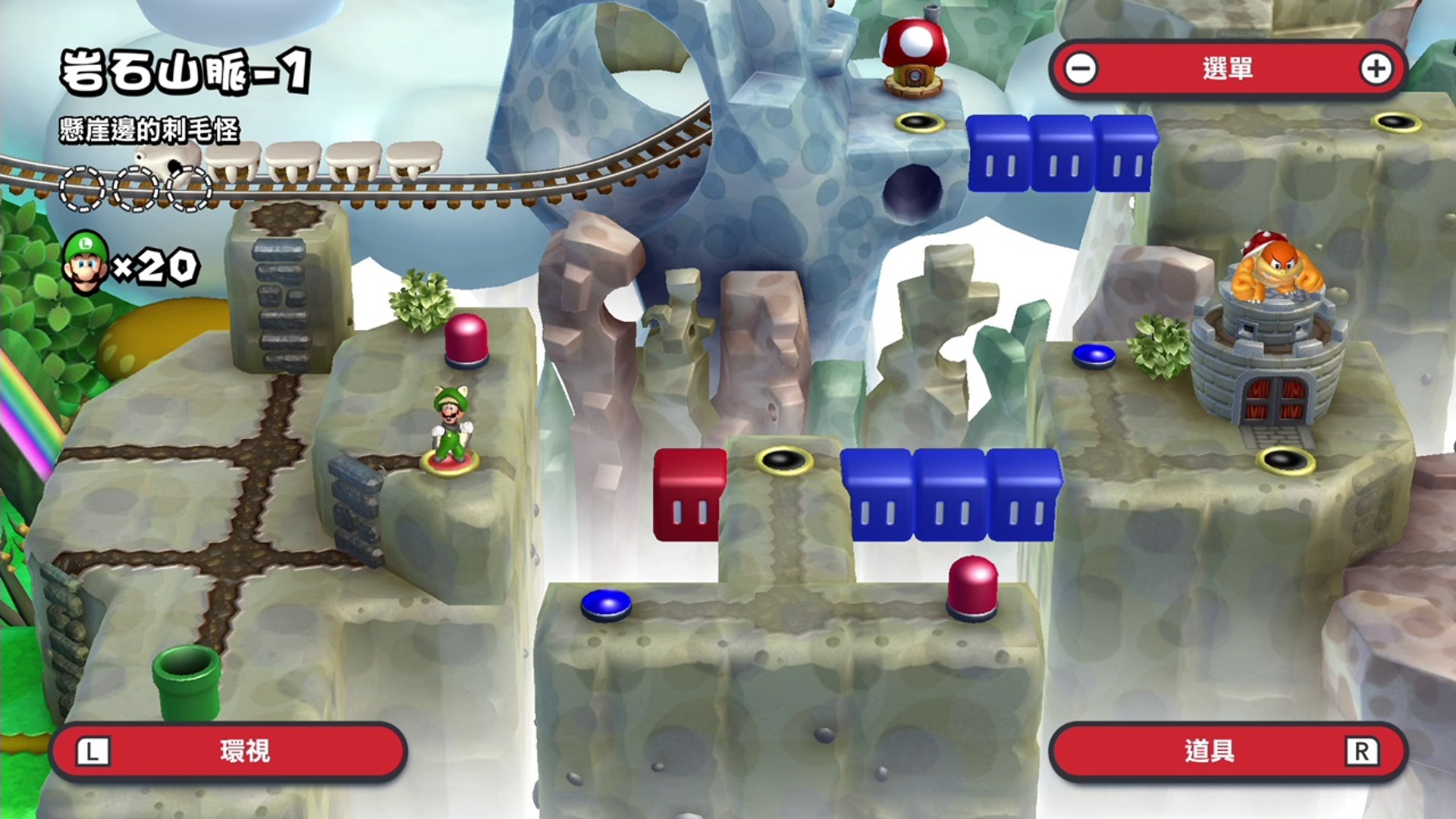Click the blue round button near the lower blocks
1456x819 pixels.
[607, 603]
